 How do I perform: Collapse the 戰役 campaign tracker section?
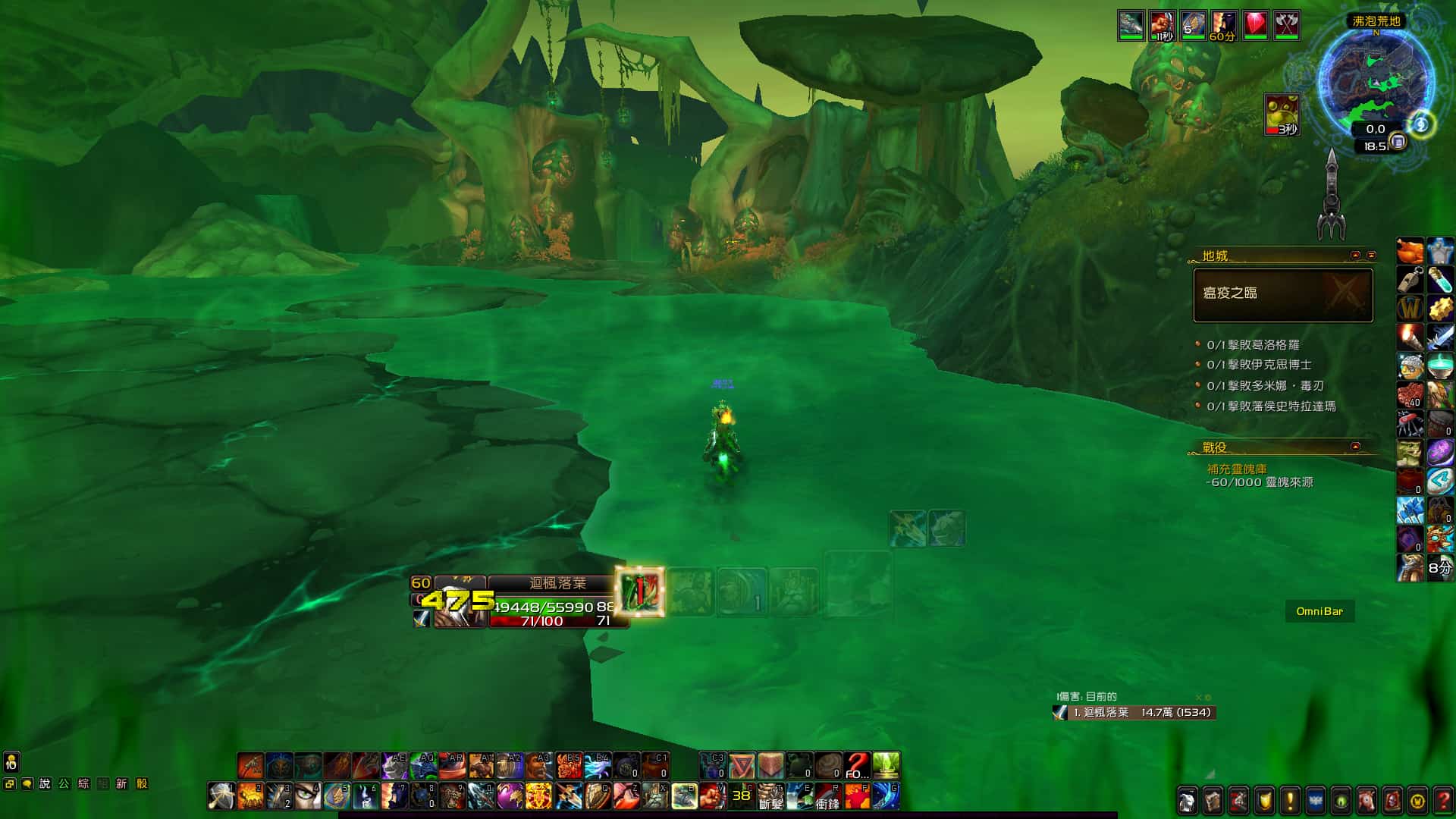coord(1355,447)
